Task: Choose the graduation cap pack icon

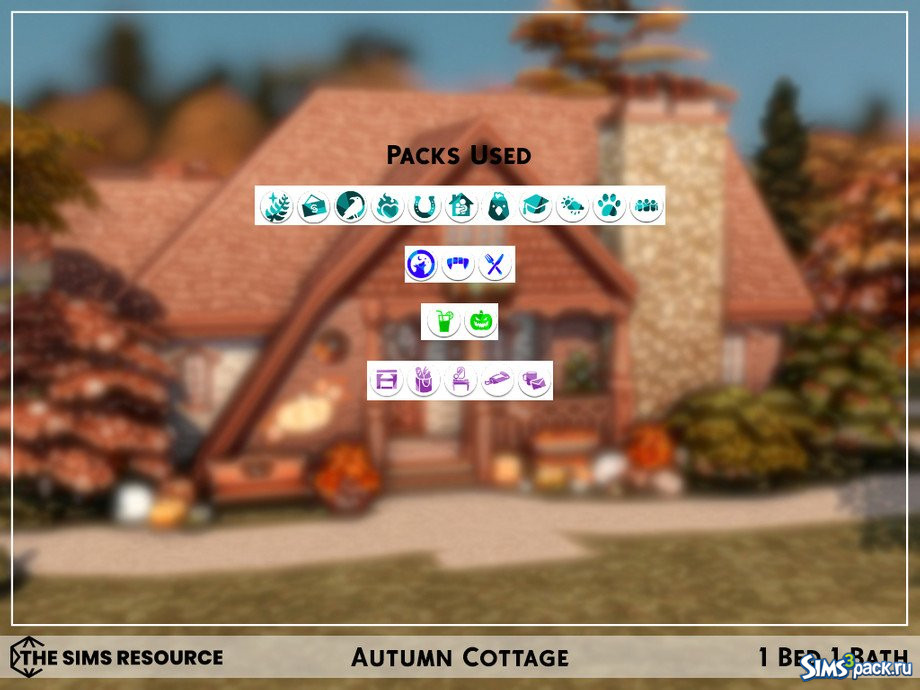Action: tap(535, 207)
